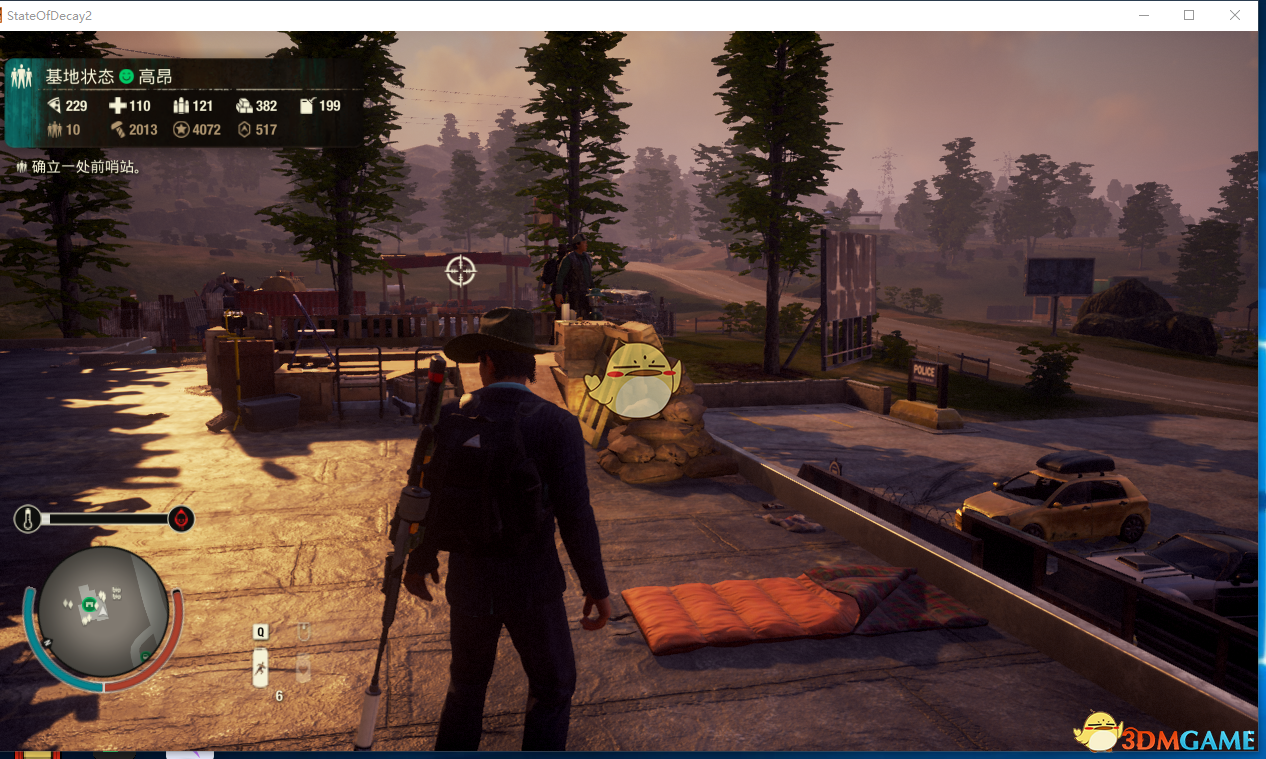Click the prestige hexagon icon

click(244, 129)
